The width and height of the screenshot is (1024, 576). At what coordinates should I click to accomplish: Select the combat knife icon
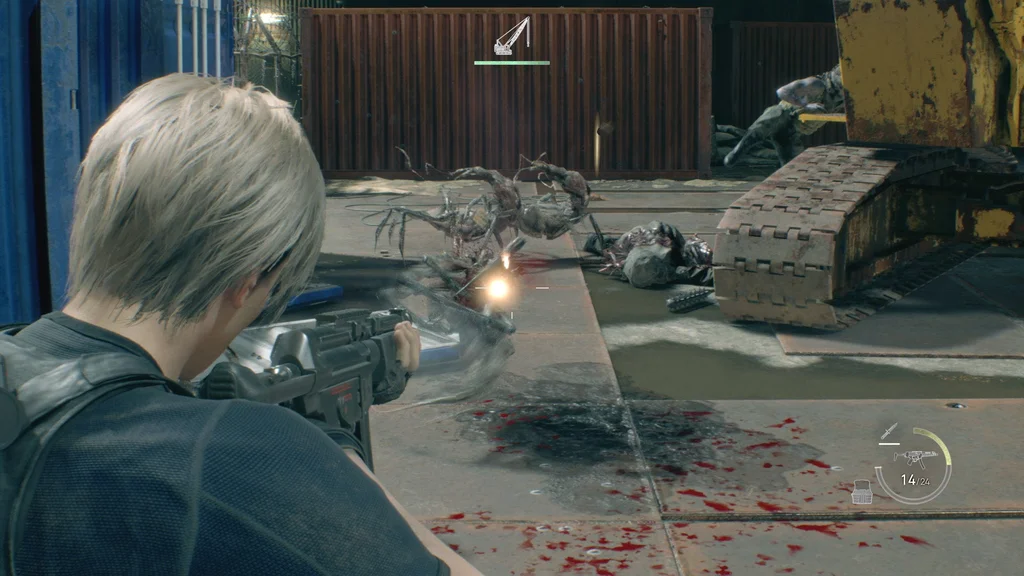887,432
